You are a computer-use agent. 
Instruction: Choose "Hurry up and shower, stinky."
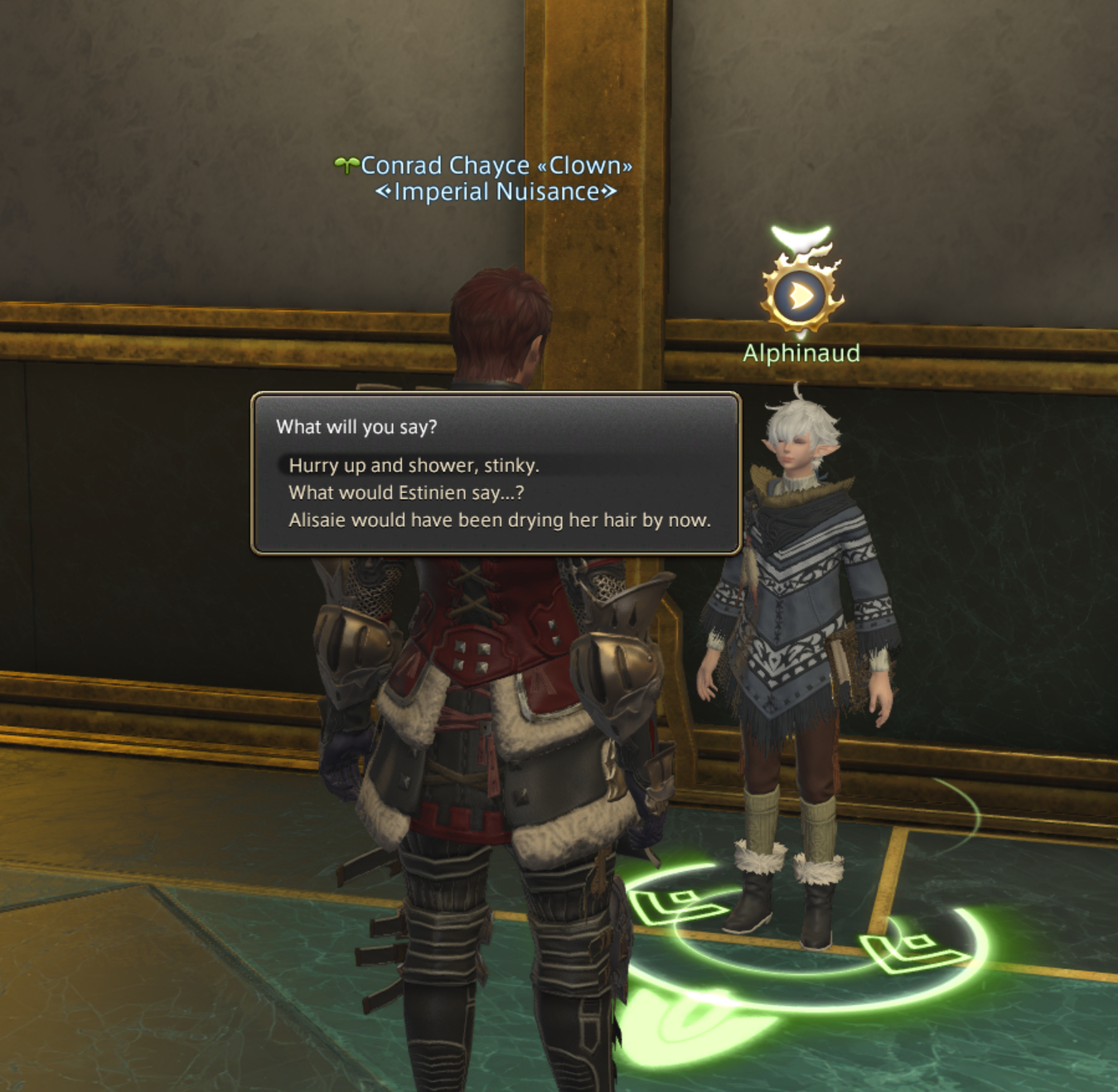tap(414, 466)
